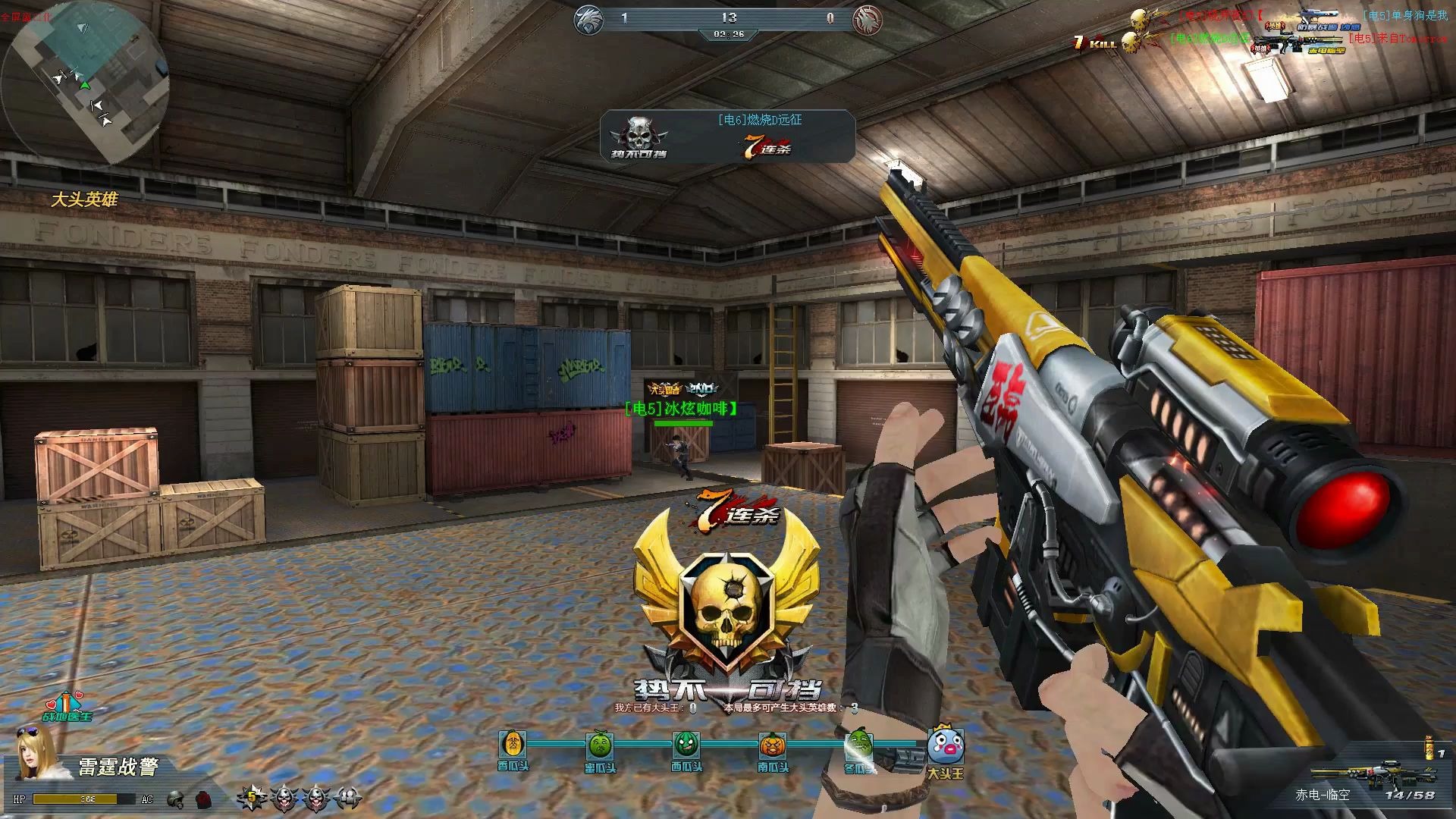Pick the 南瓜头 pumpkin head icon
The width and height of the screenshot is (1456, 819).
coord(773,745)
